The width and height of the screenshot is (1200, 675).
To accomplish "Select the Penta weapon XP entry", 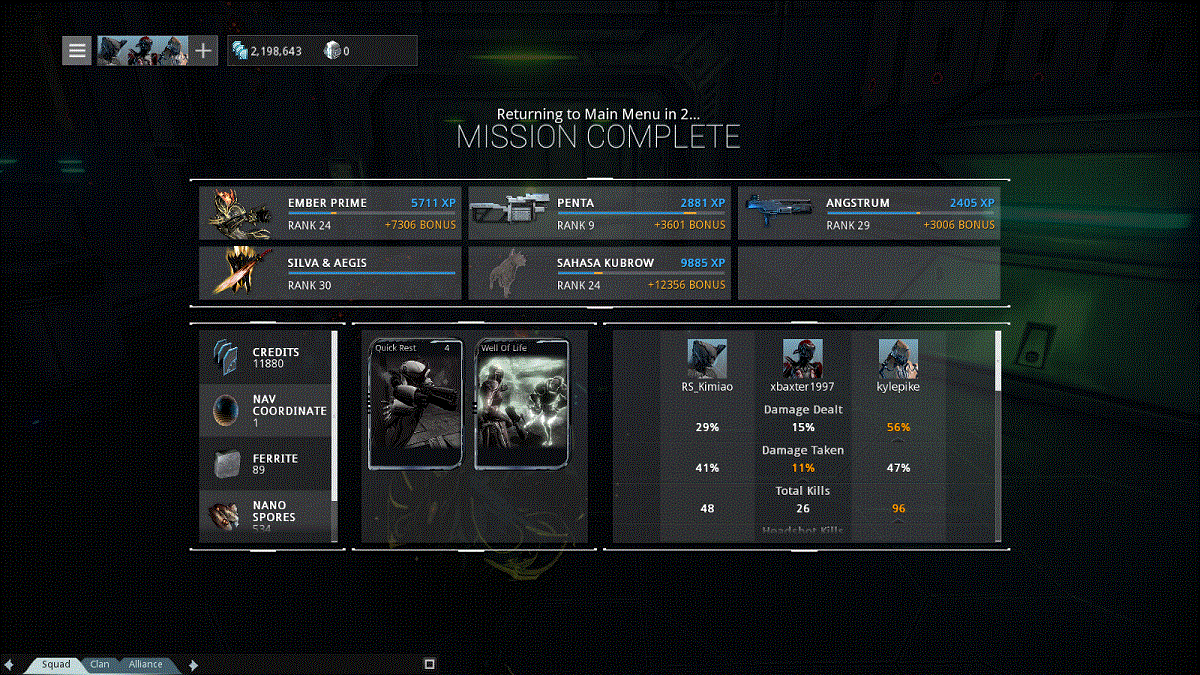I will click(x=599, y=214).
